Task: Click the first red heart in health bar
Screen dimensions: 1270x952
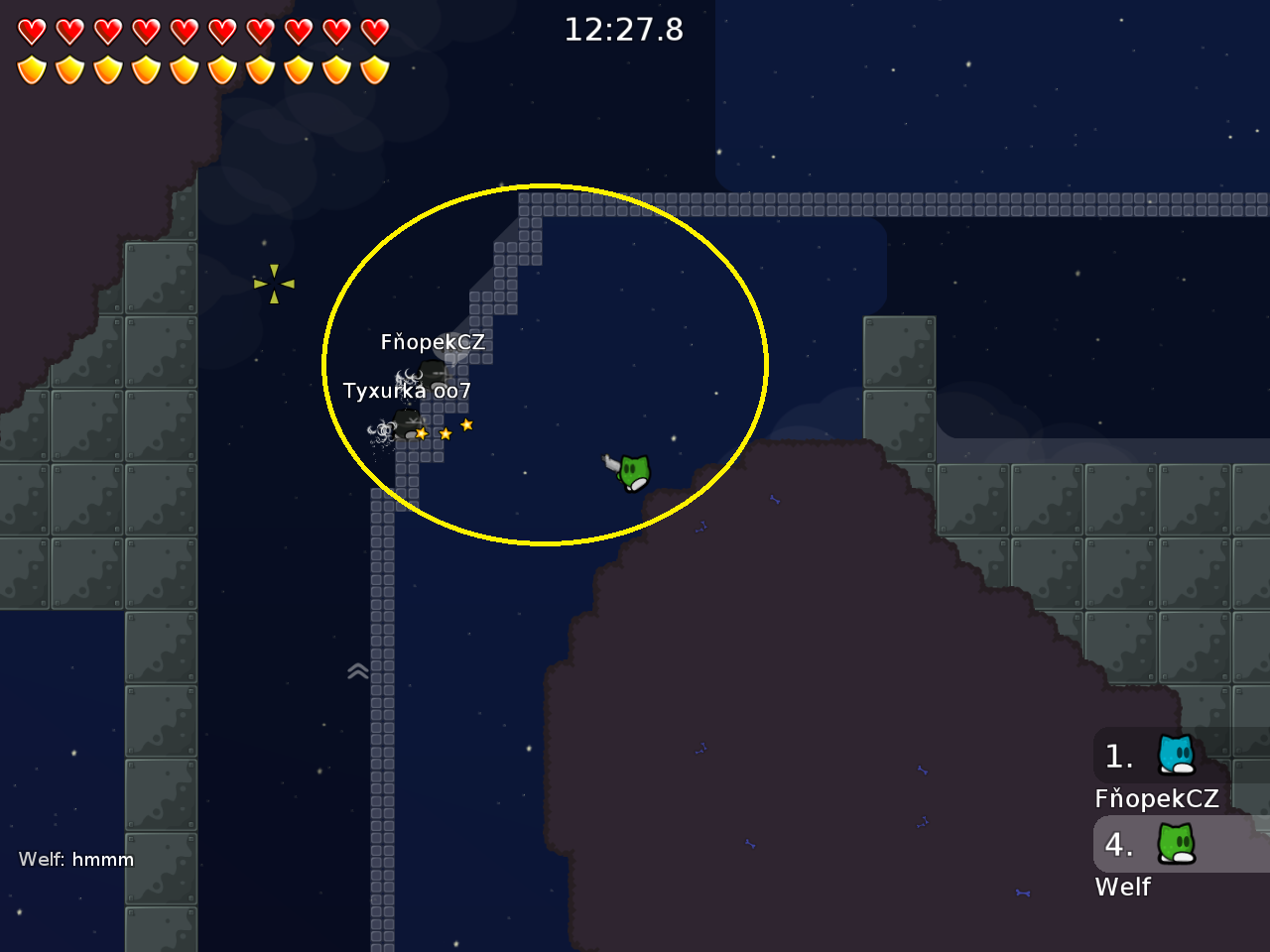Action: [33, 30]
